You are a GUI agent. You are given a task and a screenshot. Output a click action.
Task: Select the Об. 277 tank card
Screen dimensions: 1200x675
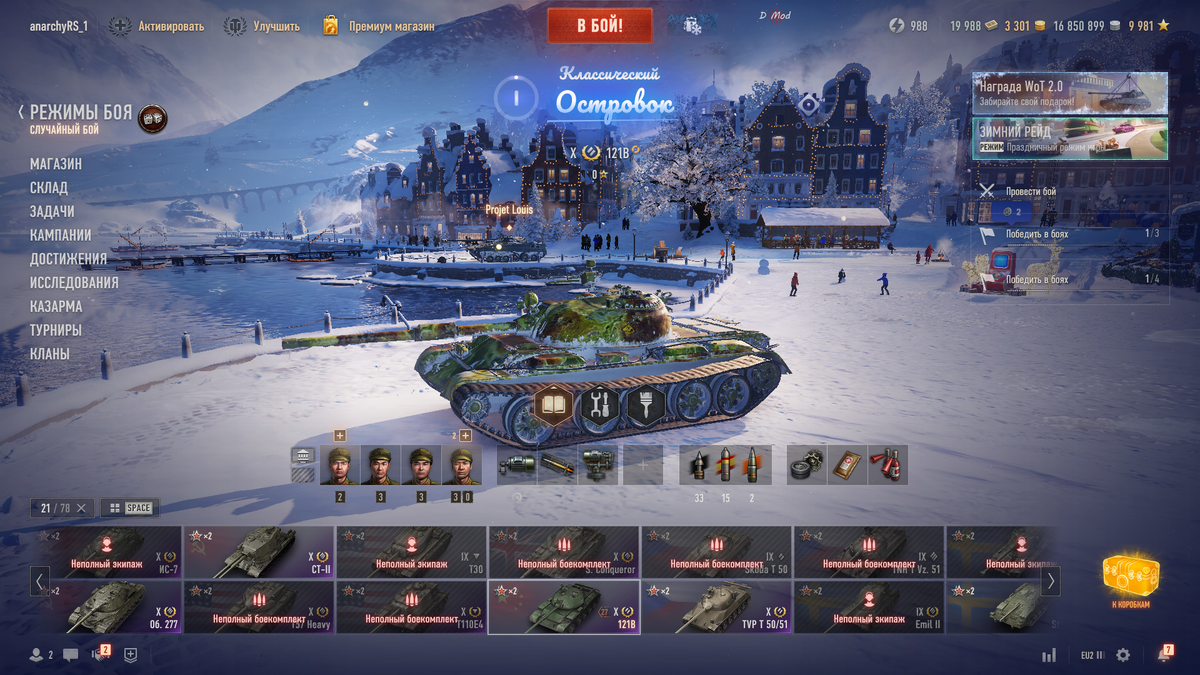pos(106,608)
